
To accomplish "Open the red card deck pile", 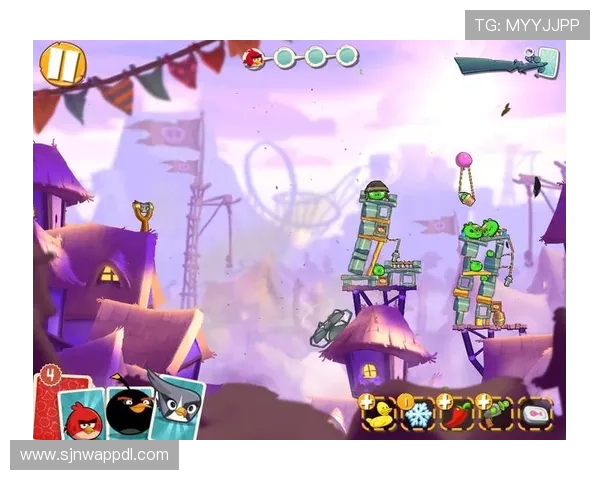I will 46,400.
